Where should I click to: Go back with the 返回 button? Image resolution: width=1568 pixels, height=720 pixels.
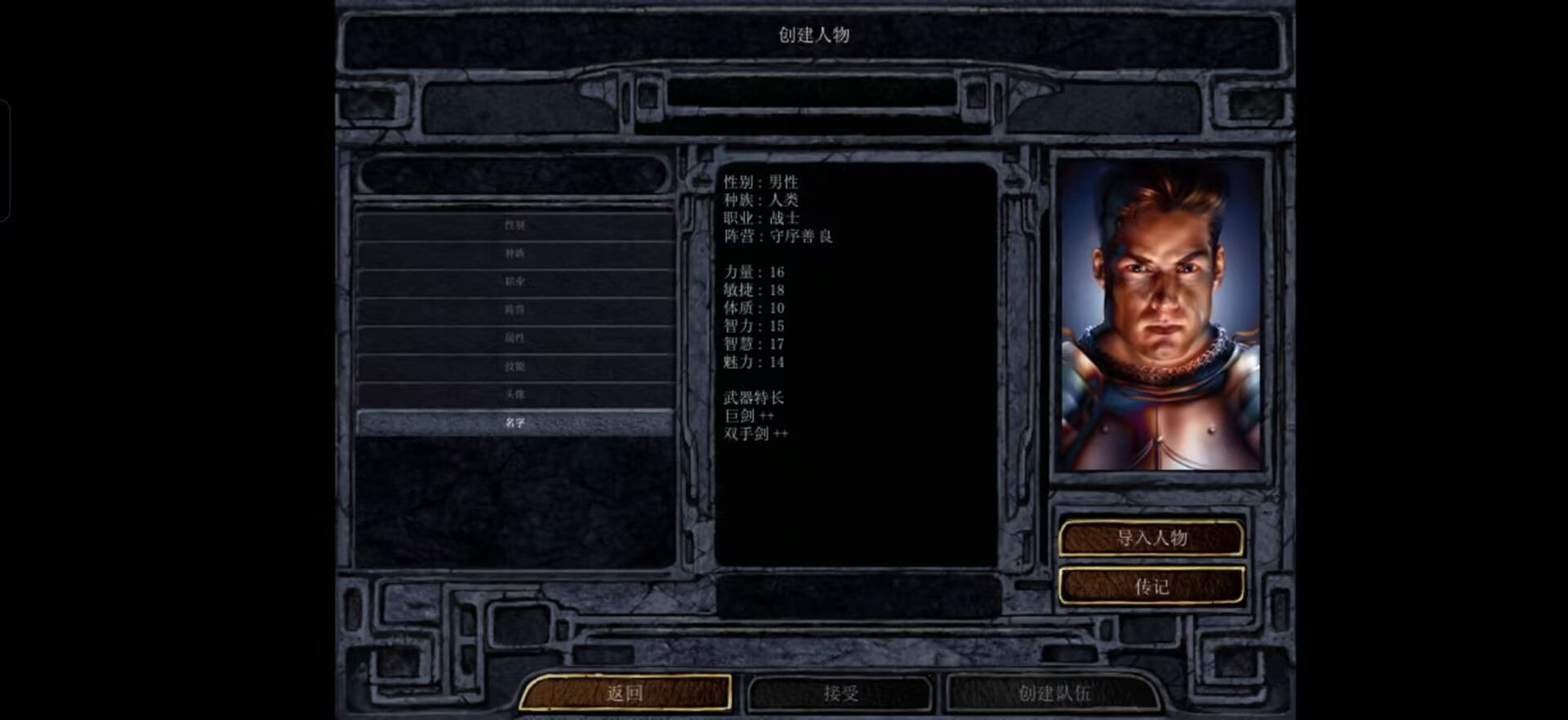point(625,693)
